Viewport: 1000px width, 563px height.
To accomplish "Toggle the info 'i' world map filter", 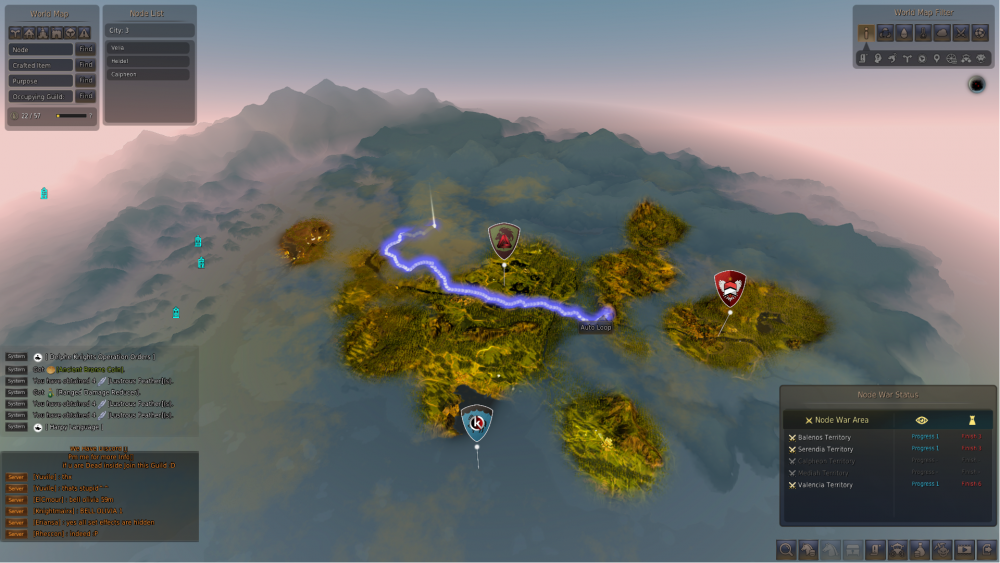I will (866, 33).
